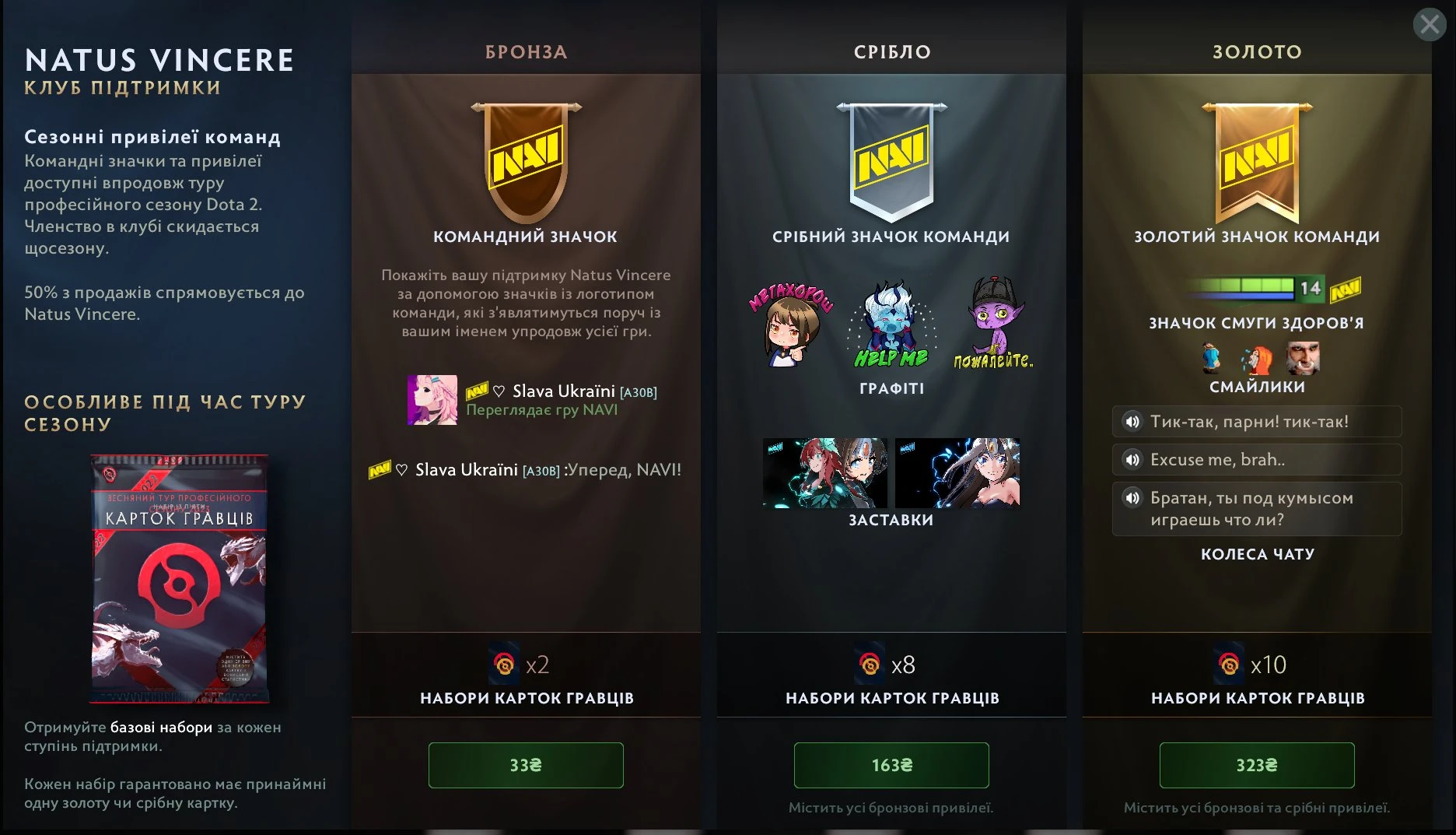Viewport: 1456px width, 835px height.
Task: Preview the blue lightning character loading screen
Action: tap(957, 473)
